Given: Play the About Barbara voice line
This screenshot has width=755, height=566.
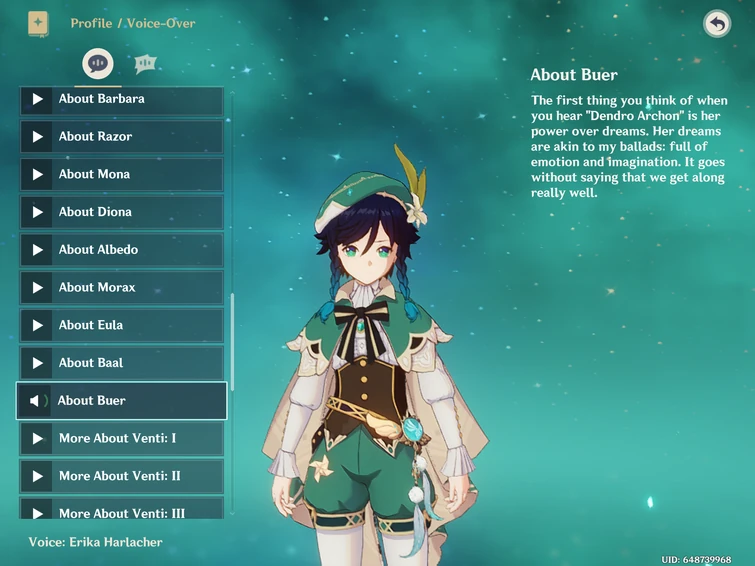Looking at the screenshot, I should (121, 99).
